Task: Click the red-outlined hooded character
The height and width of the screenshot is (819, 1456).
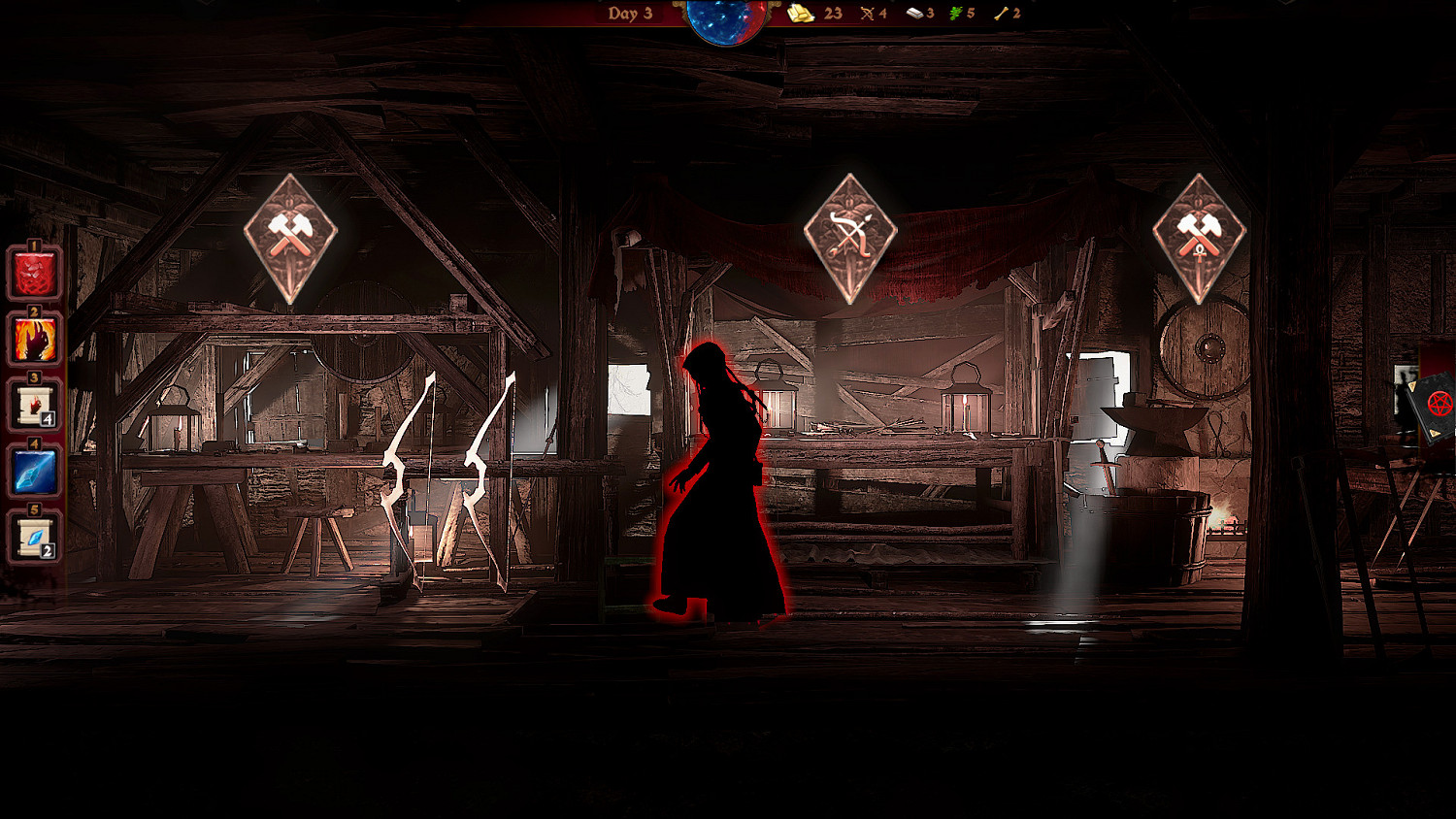Action: tap(723, 475)
